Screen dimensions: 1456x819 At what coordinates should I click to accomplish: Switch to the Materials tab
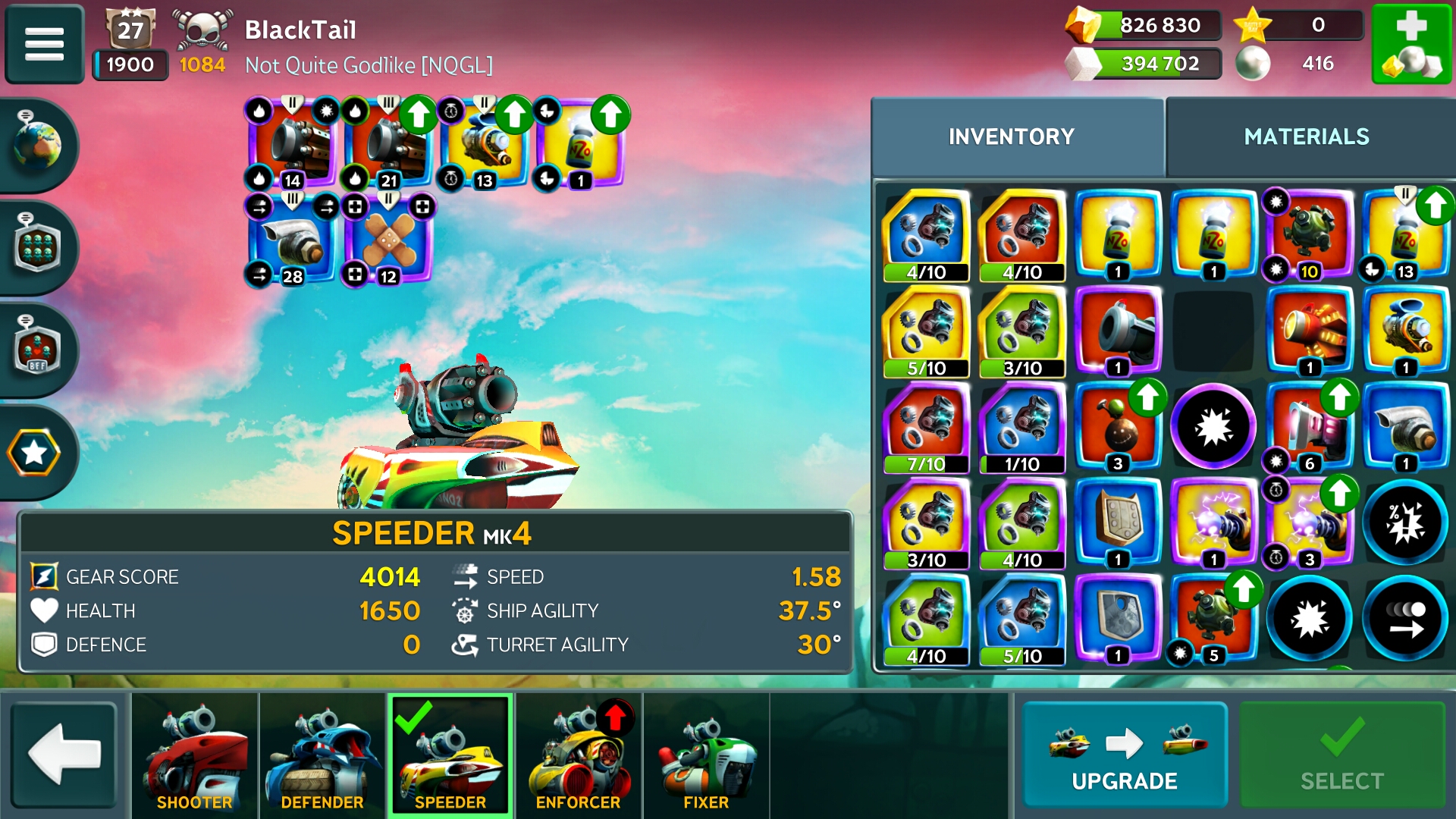tap(1306, 136)
